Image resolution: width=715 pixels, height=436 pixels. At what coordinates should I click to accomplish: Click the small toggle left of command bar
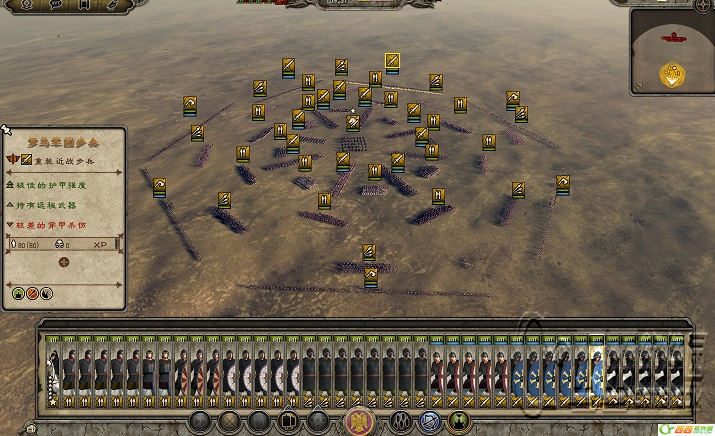point(30,429)
